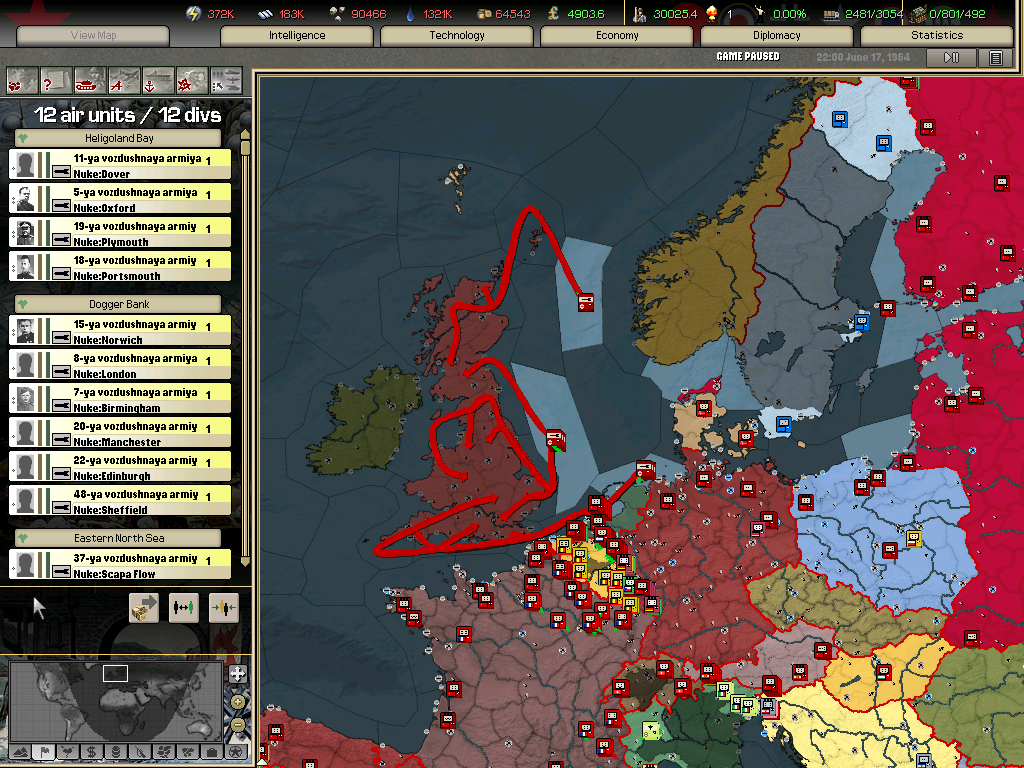Image resolution: width=1024 pixels, height=768 pixels.
Task: Return to View Map
Action: [94, 35]
